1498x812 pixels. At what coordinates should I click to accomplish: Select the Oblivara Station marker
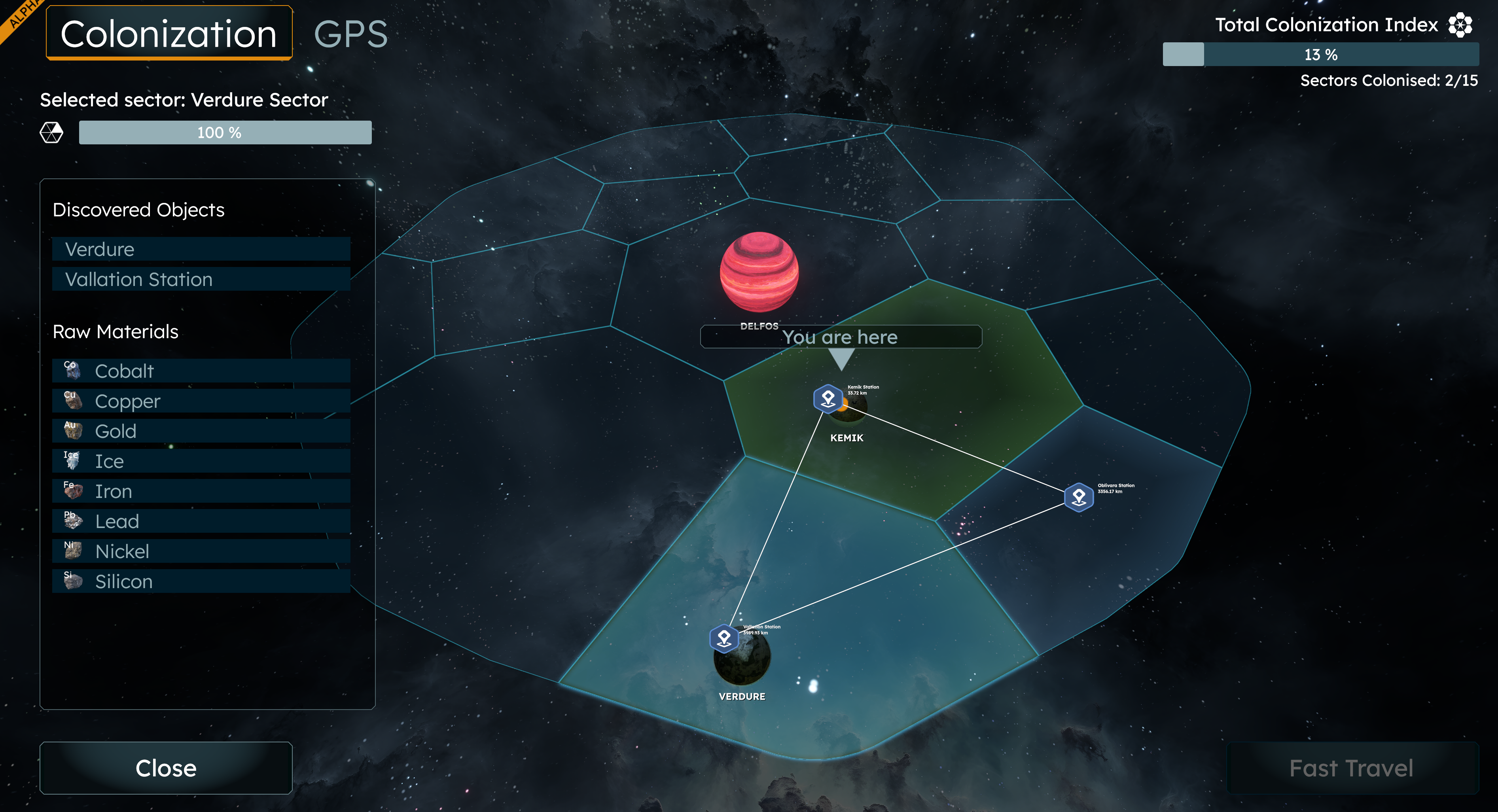tap(1079, 497)
